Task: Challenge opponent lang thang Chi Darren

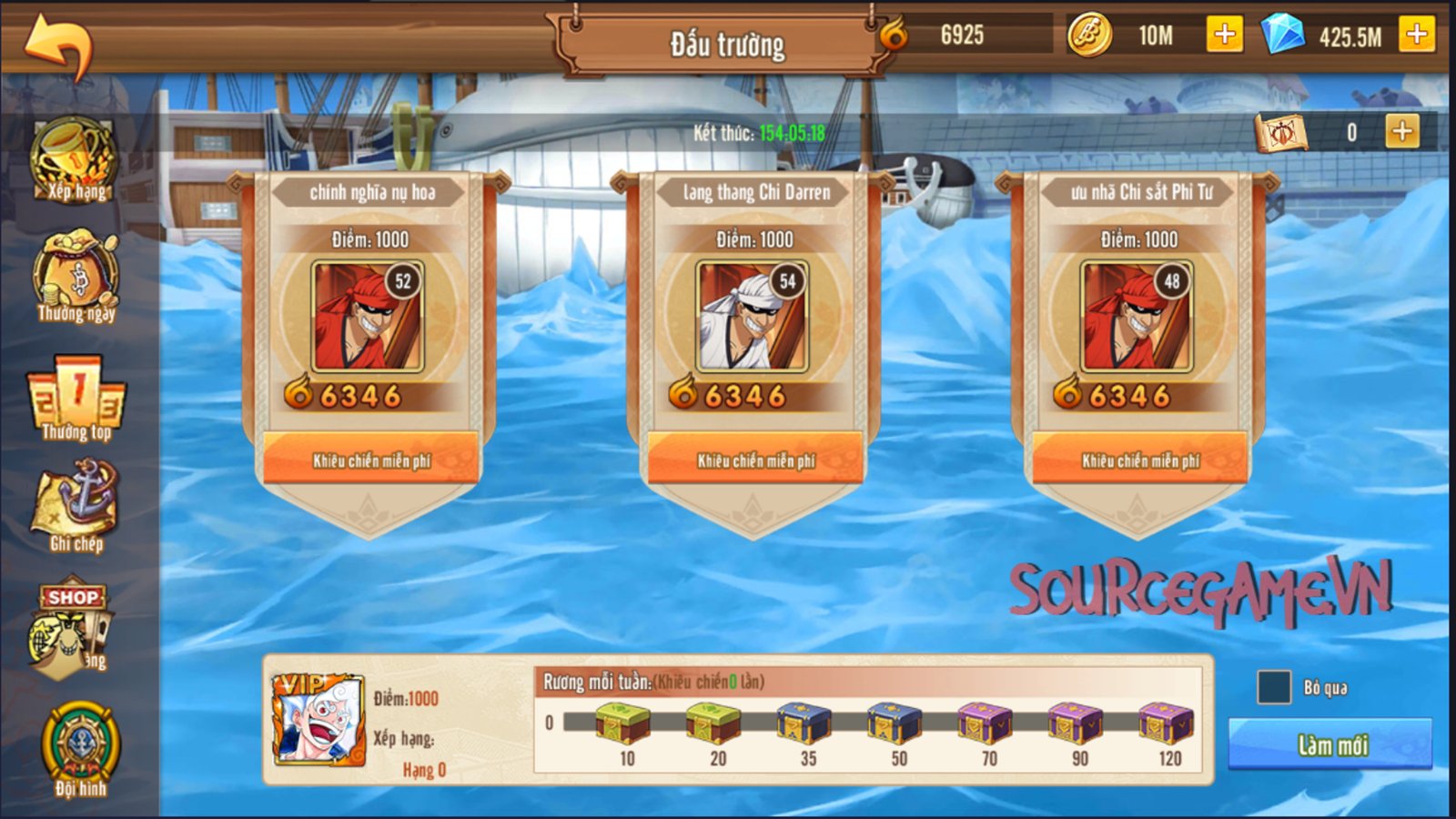Action: click(x=755, y=460)
